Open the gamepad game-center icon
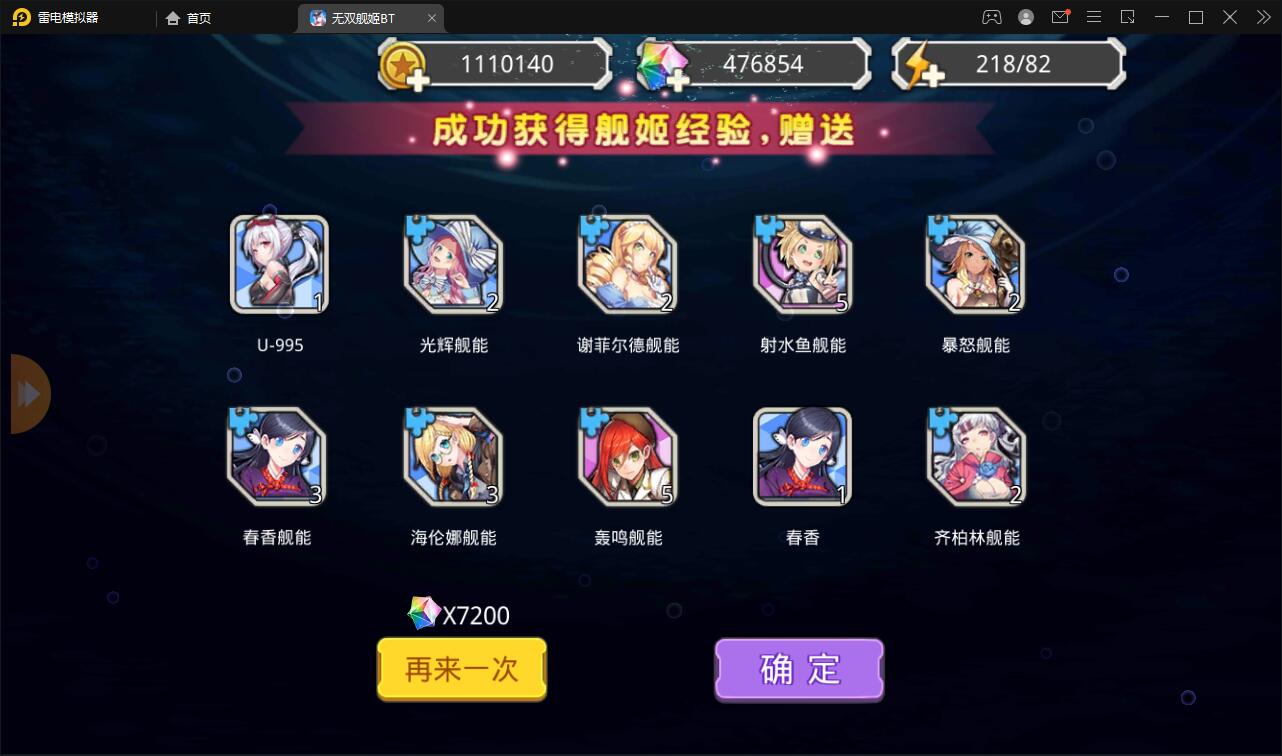 (991, 17)
